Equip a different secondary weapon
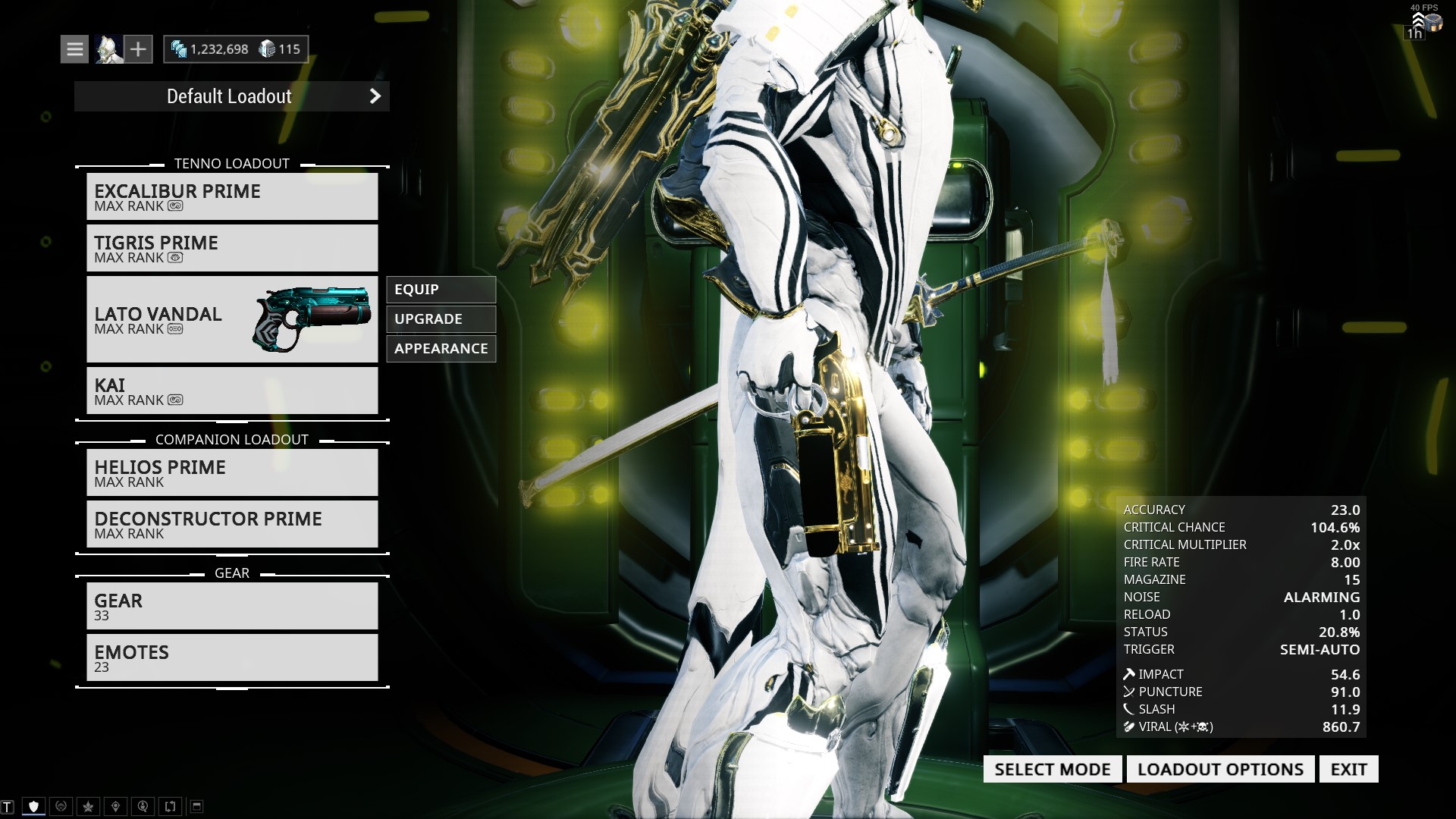Viewport: 1456px width, 819px height. pos(441,290)
